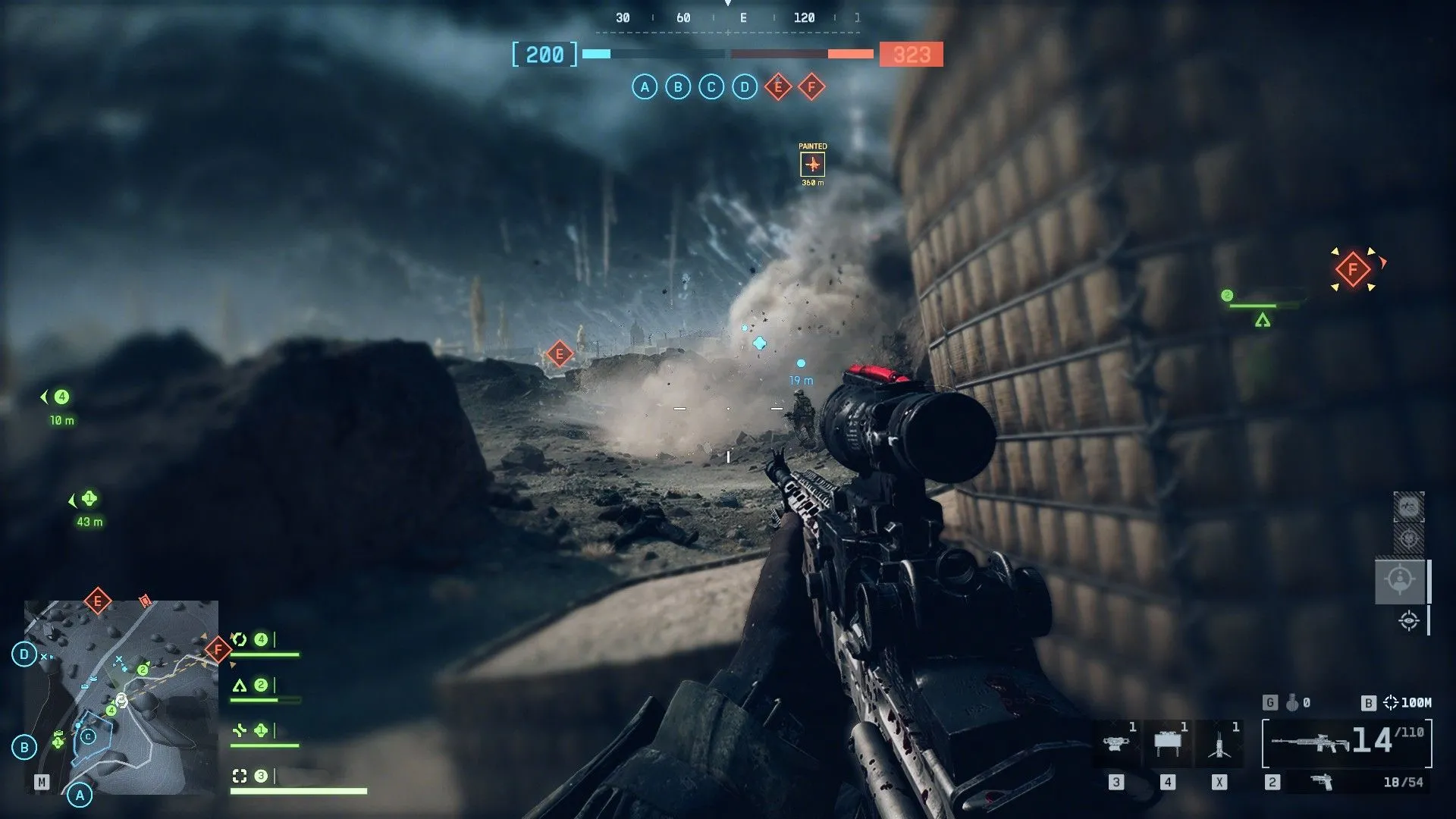This screenshot has height=819, width=1456.
Task: Click the red objective F diamond marker
Action: [x=1352, y=268]
